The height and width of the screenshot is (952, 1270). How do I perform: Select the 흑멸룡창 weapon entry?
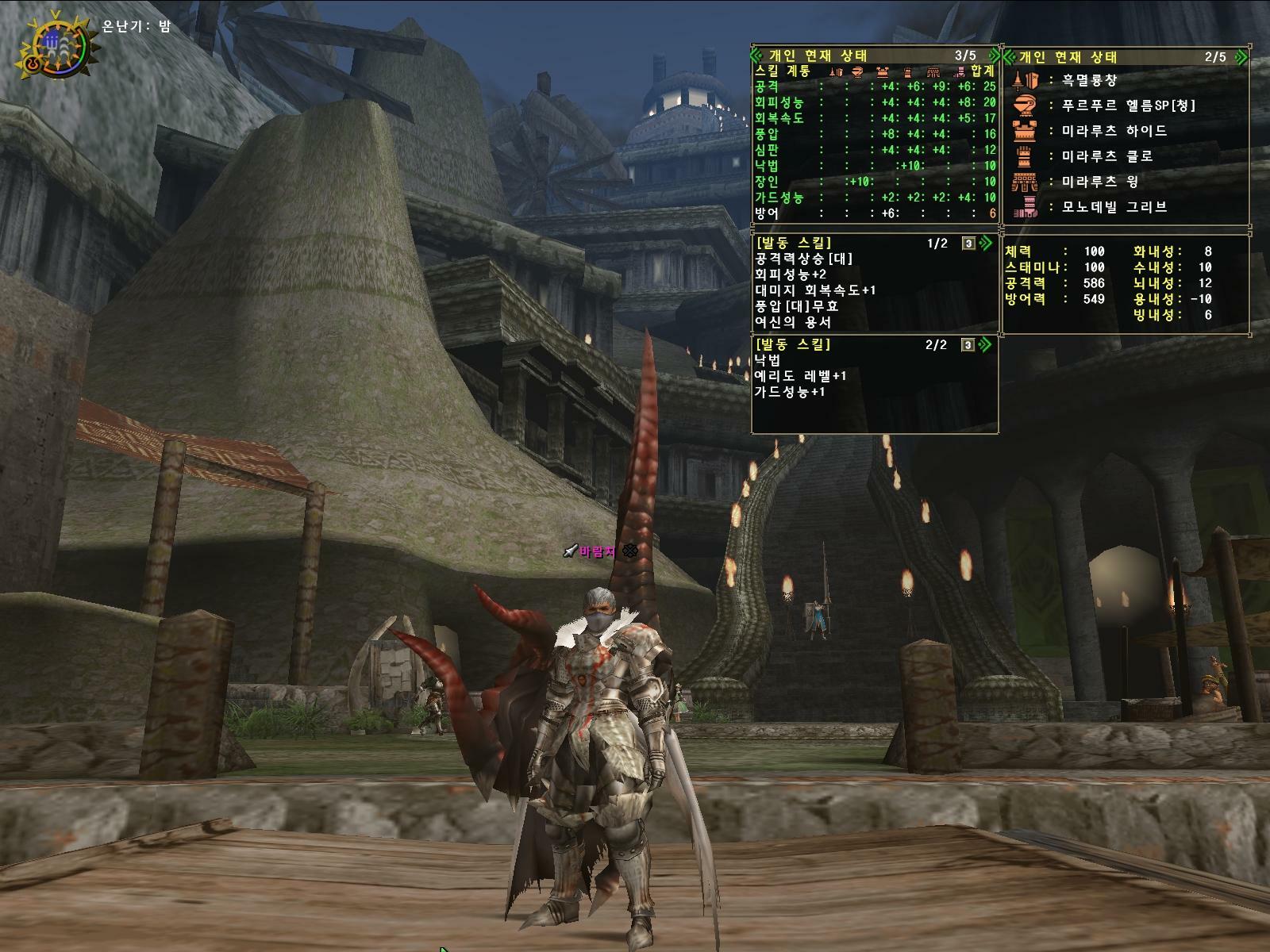1089,80
